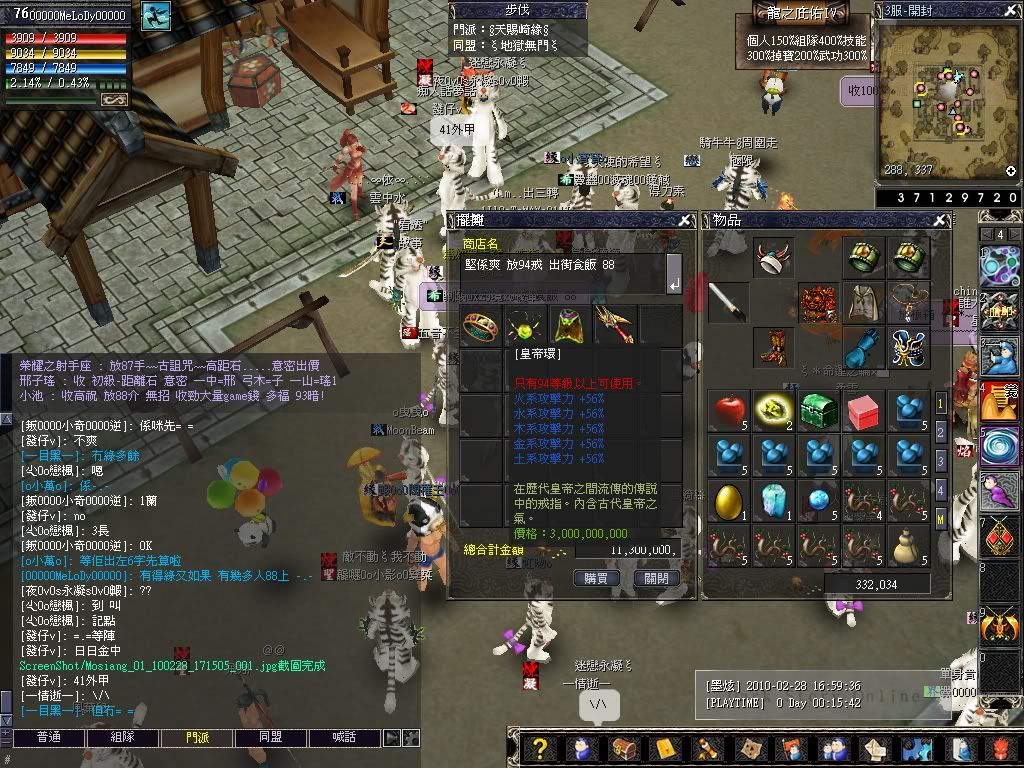Select the golden spear in the stall
The height and width of the screenshot is (768, 1024).
coord(615,325)
